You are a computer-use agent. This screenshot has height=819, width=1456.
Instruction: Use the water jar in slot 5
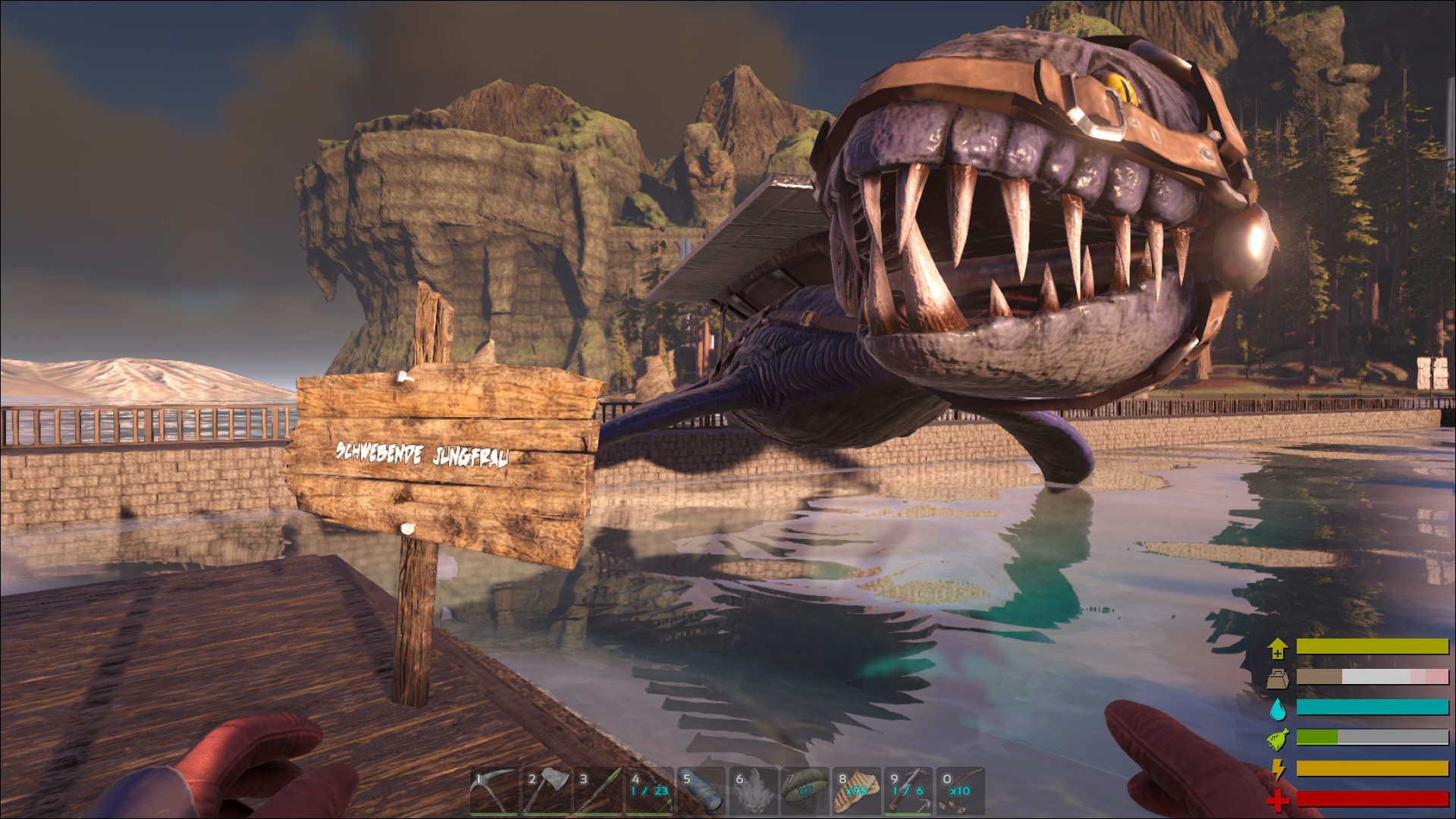(x=700, y=792)
